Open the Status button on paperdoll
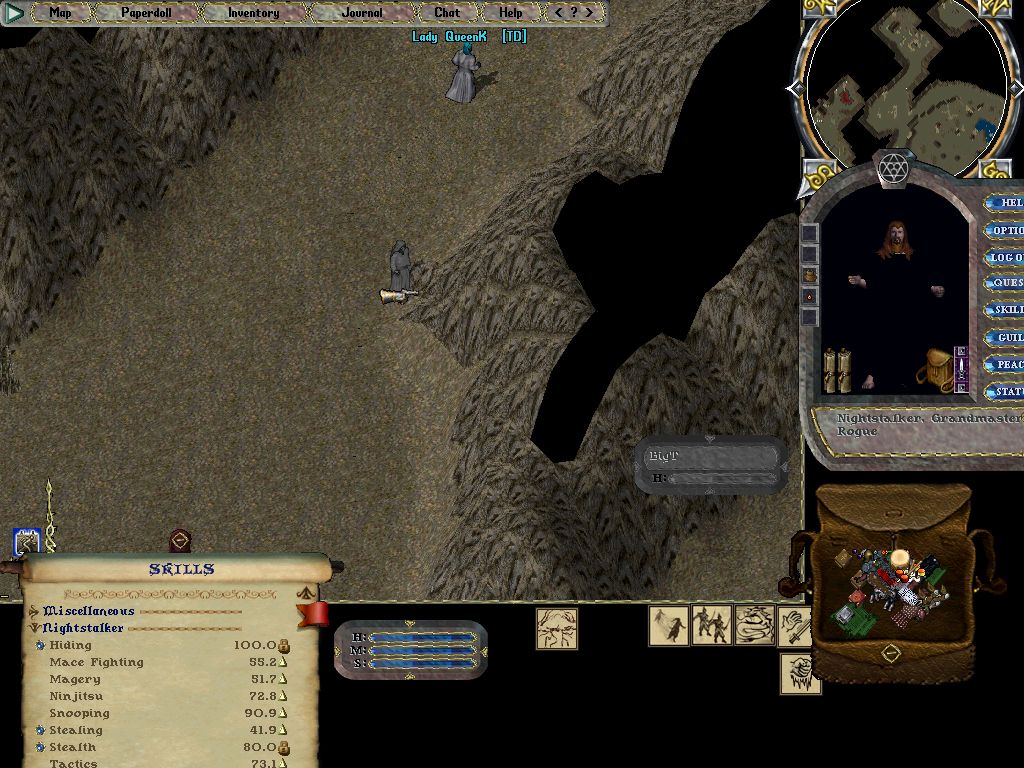This screenshot has height=768, width=1024. click(1003, 392)
